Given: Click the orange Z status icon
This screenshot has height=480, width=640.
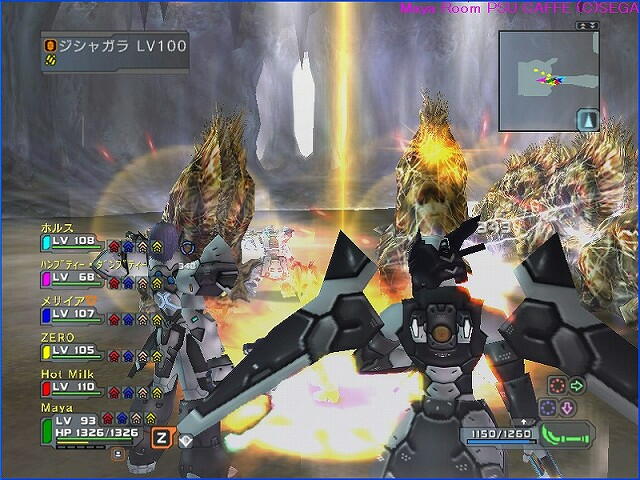Looking at the screenshot, I should 160,436.
